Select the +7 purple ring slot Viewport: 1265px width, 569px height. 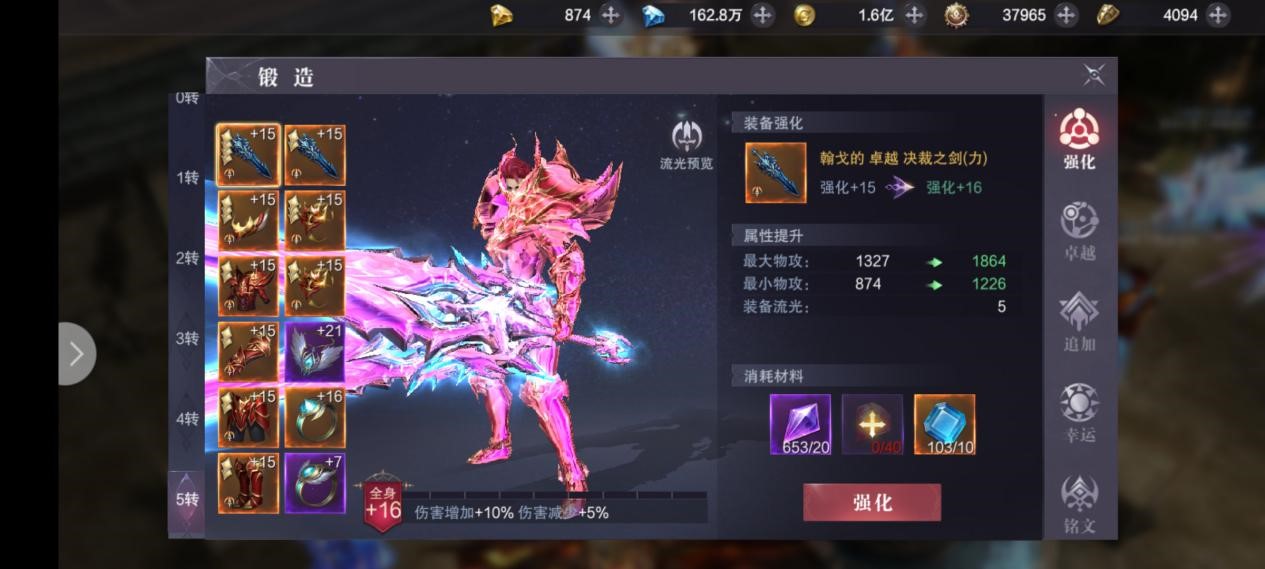(x=315, y=483)
